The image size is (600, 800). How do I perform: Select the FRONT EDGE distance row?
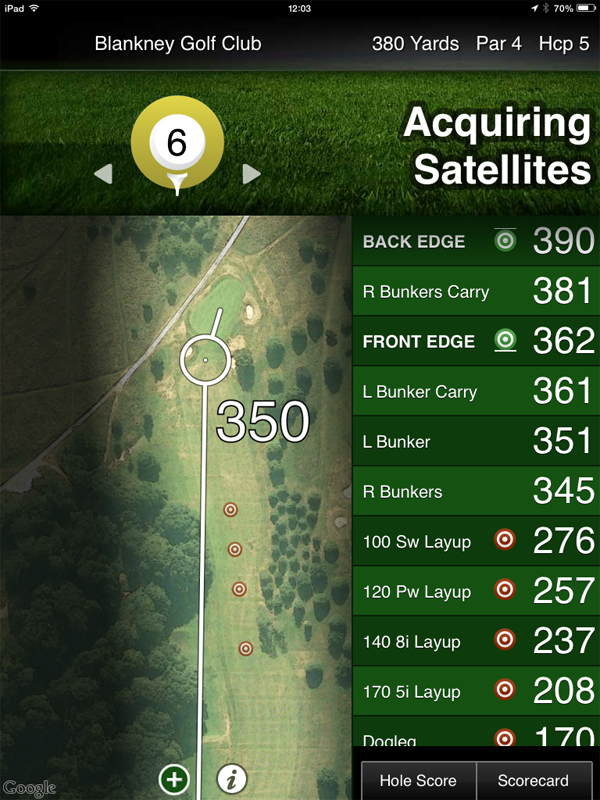click(476, 341)
